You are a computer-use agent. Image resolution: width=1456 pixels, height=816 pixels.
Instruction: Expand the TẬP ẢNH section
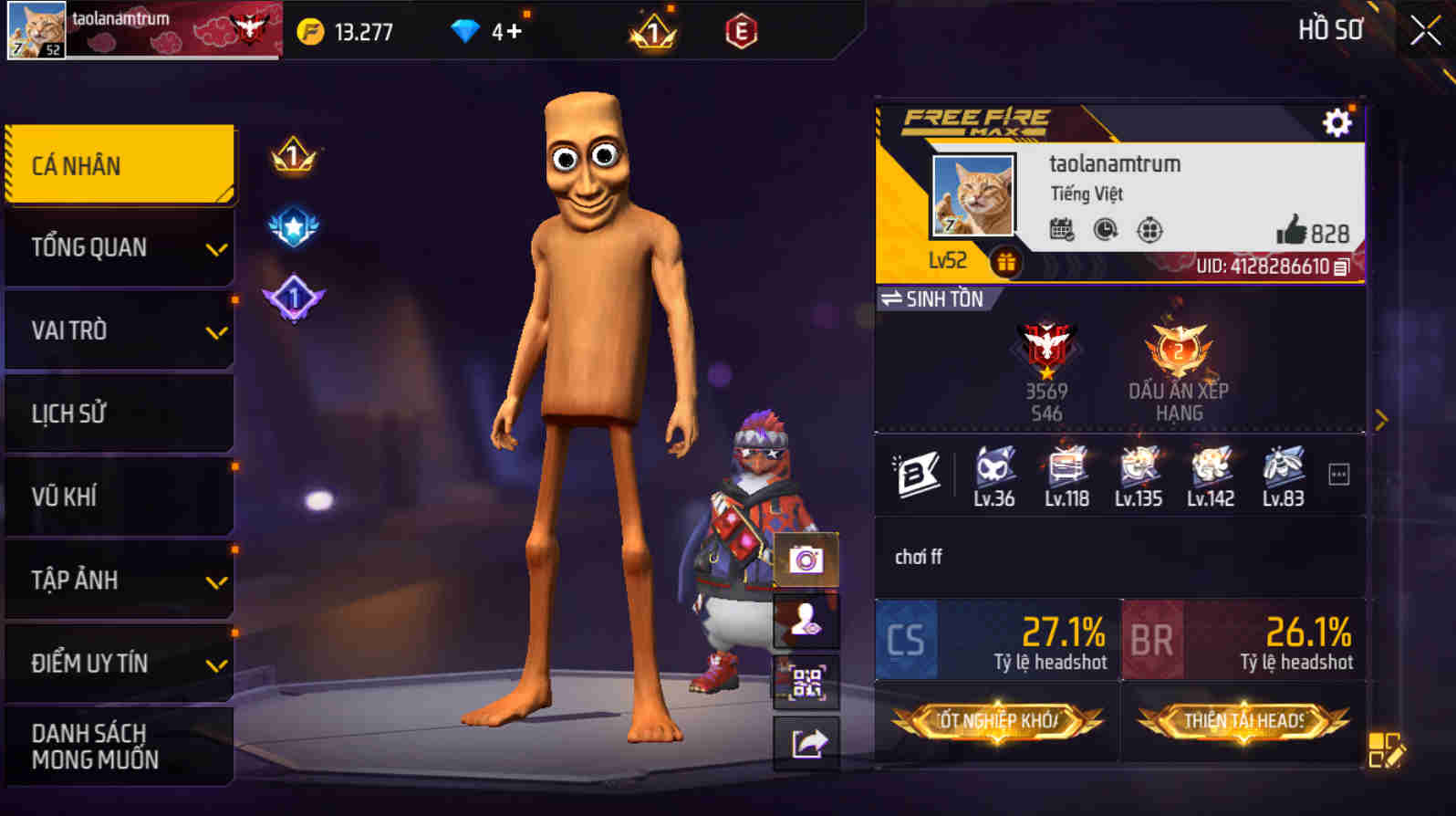(119, 579)
